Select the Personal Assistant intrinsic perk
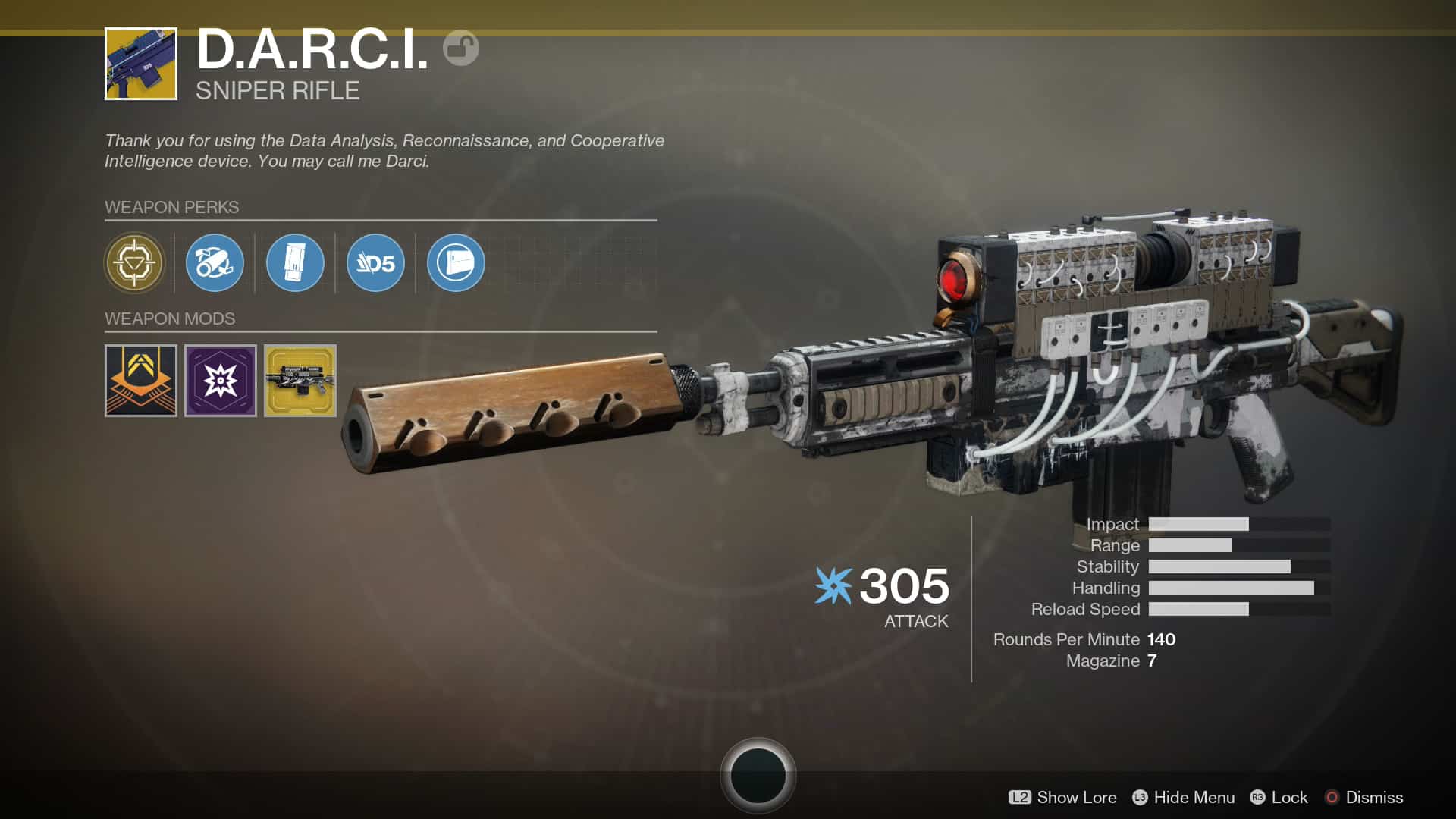This screenshot has width=1456, height=819. (134, 263)
